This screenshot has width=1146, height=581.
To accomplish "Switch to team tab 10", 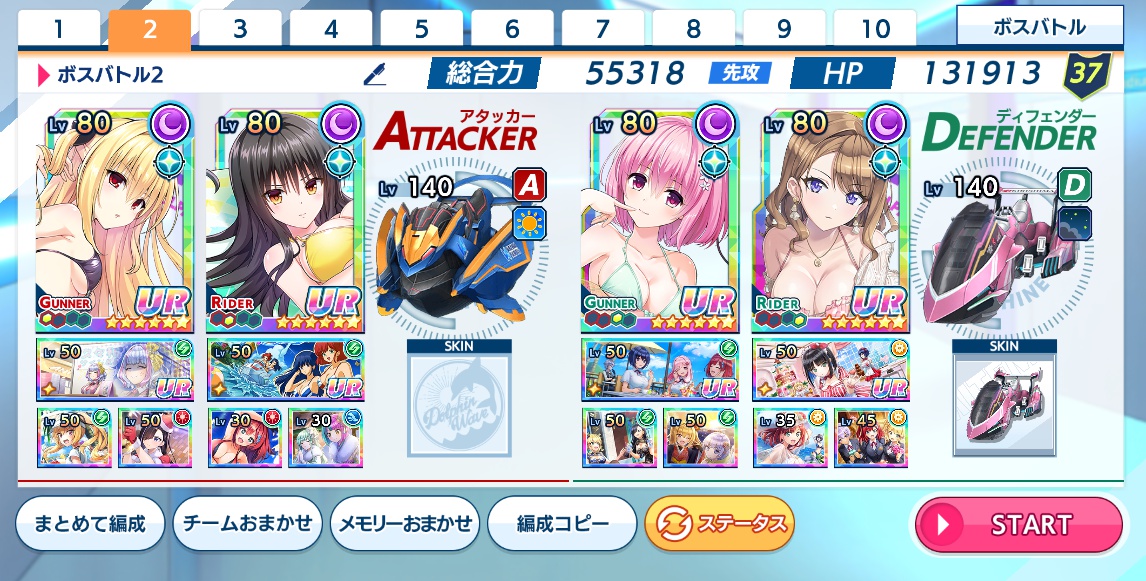I will tap(875, 29).
